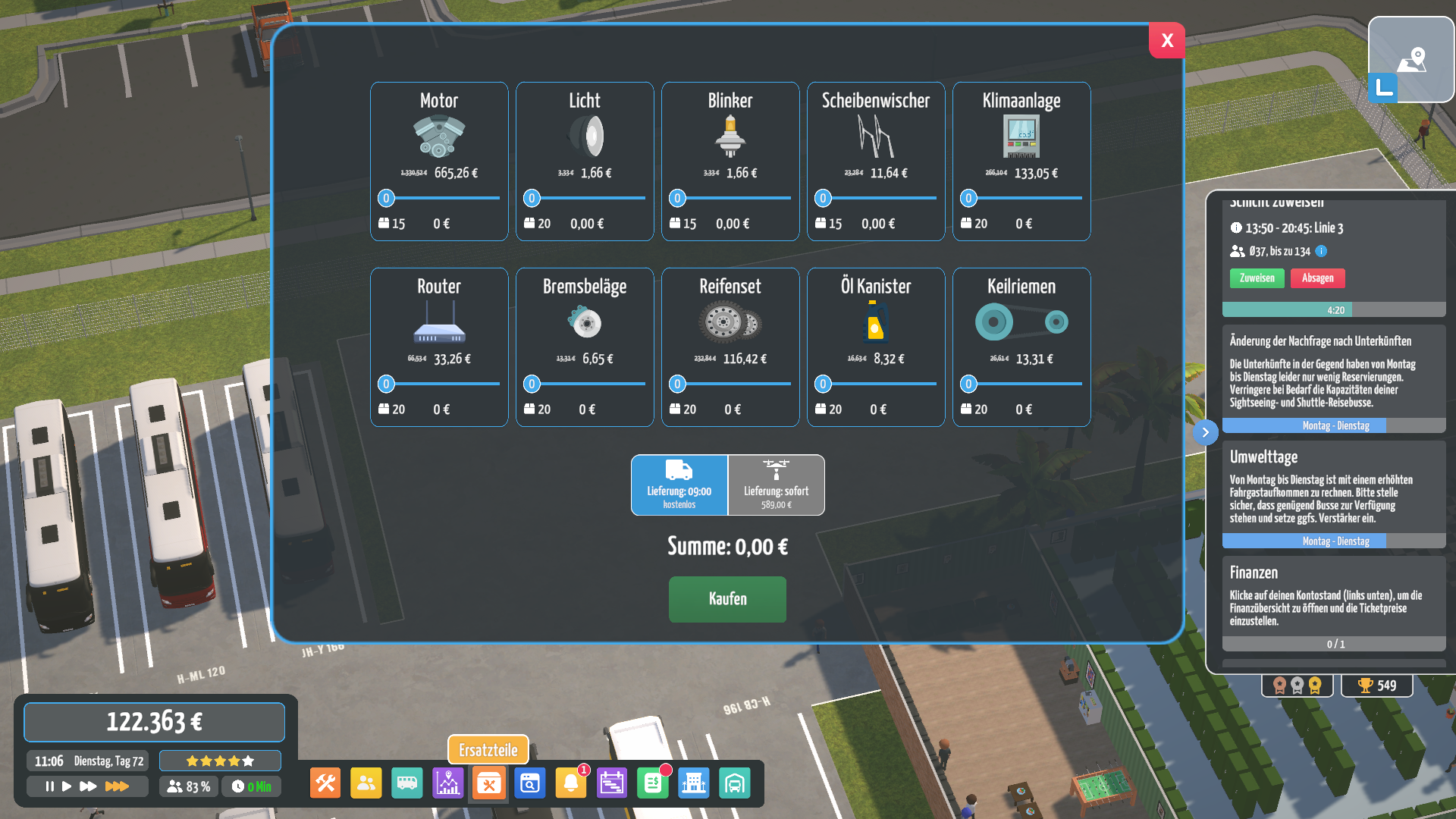Click the Reifenset quantity slider handle
The width and height of the screenshot is (1456, 819).
tap(677, 384)
